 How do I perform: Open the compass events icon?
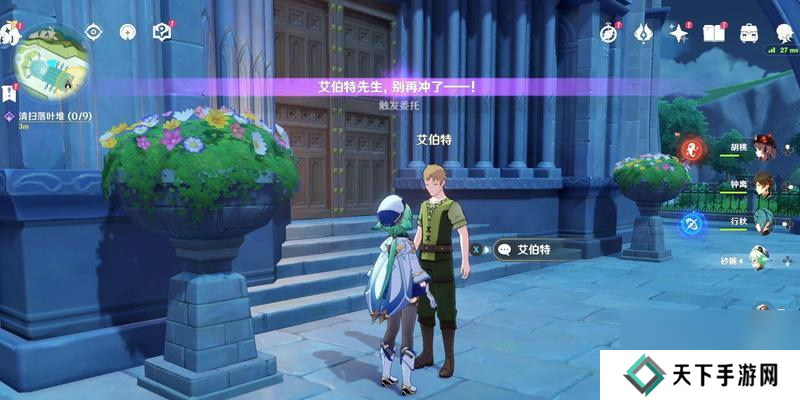[608, 32]
